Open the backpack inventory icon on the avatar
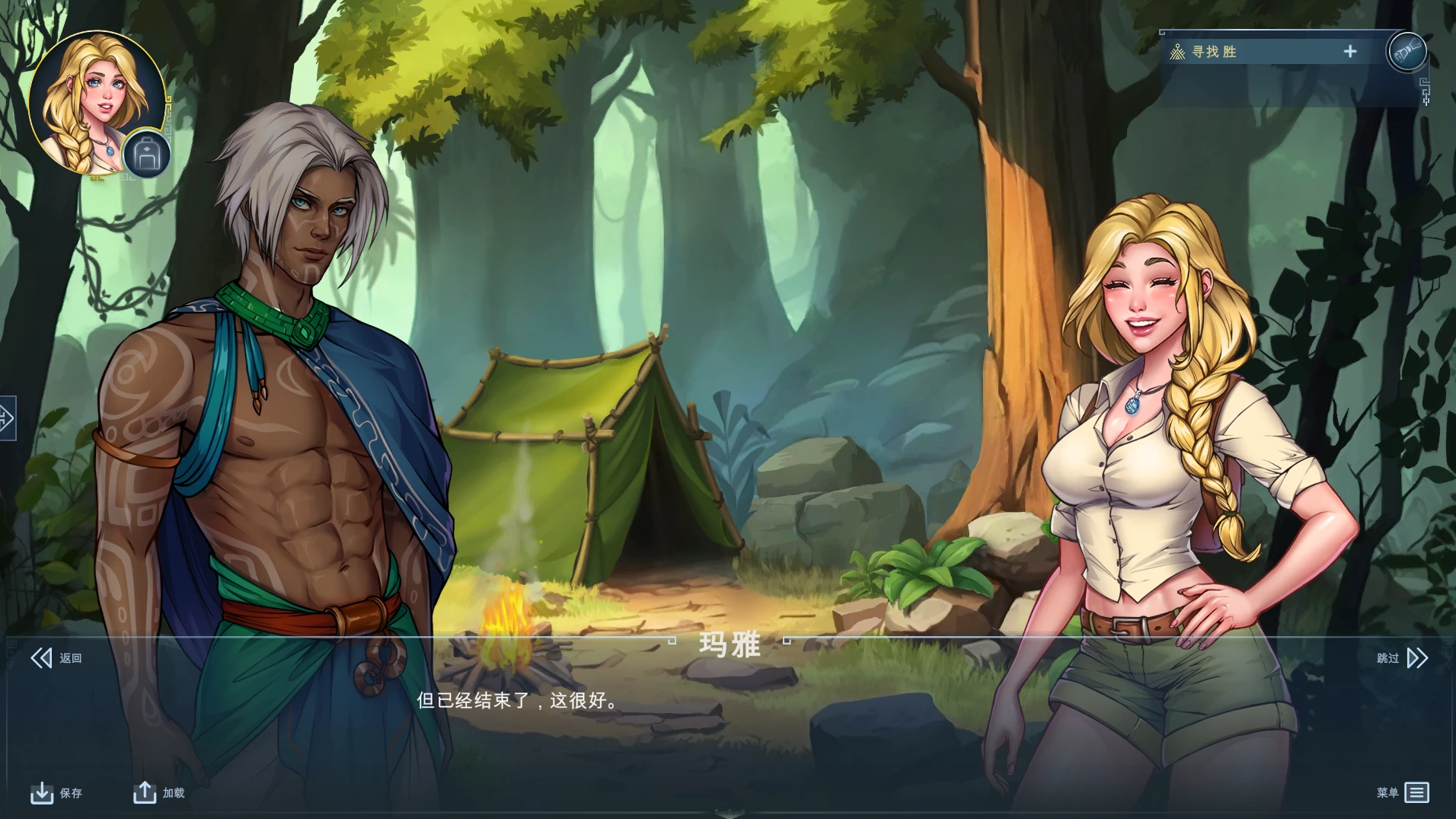The width and height of the screenshot is (1456, 819). (x=147, y=155)
